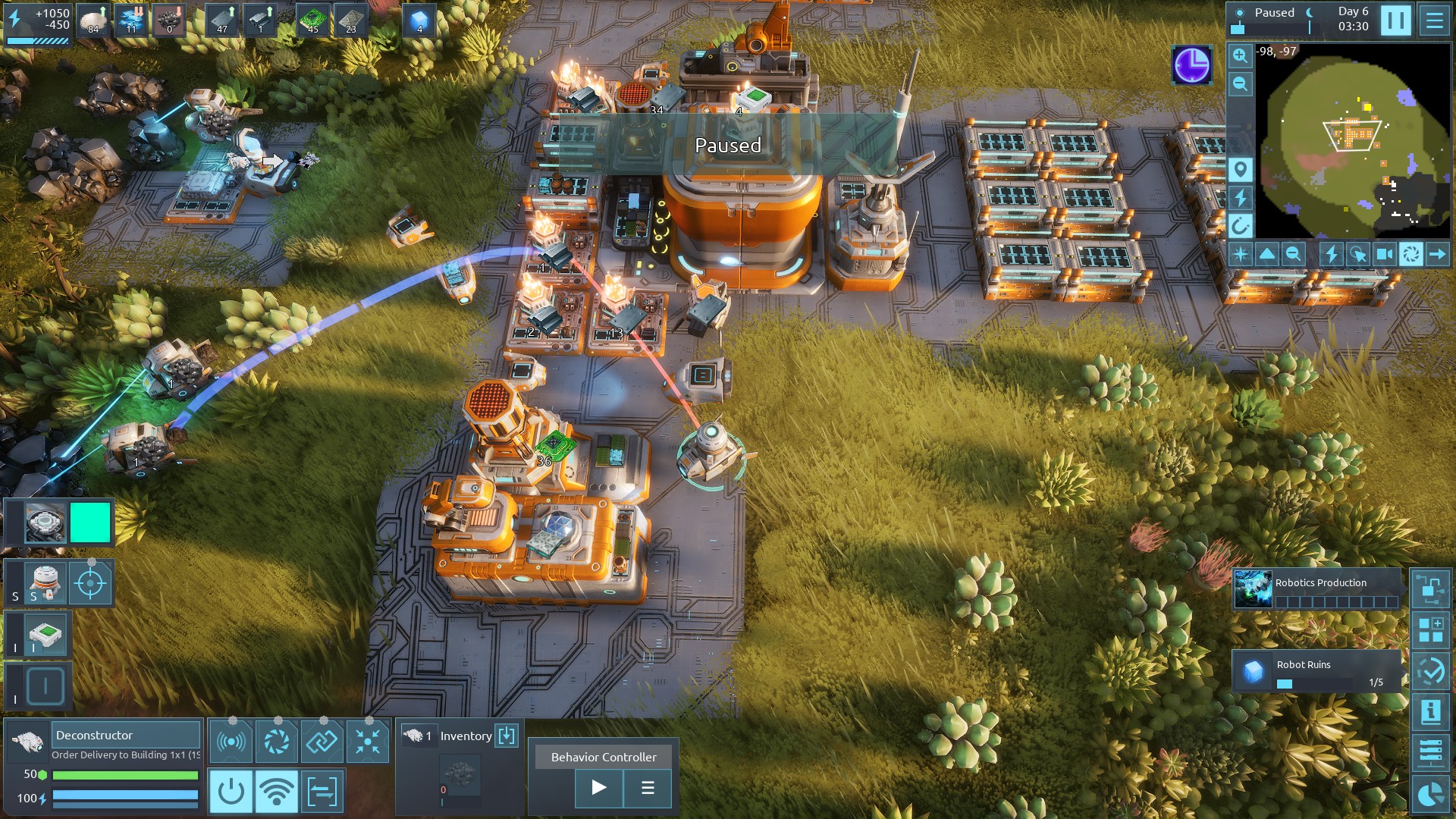Open the pie chart statistics panel
This screenshot has height=819, width=1456.
point(1430,793)
